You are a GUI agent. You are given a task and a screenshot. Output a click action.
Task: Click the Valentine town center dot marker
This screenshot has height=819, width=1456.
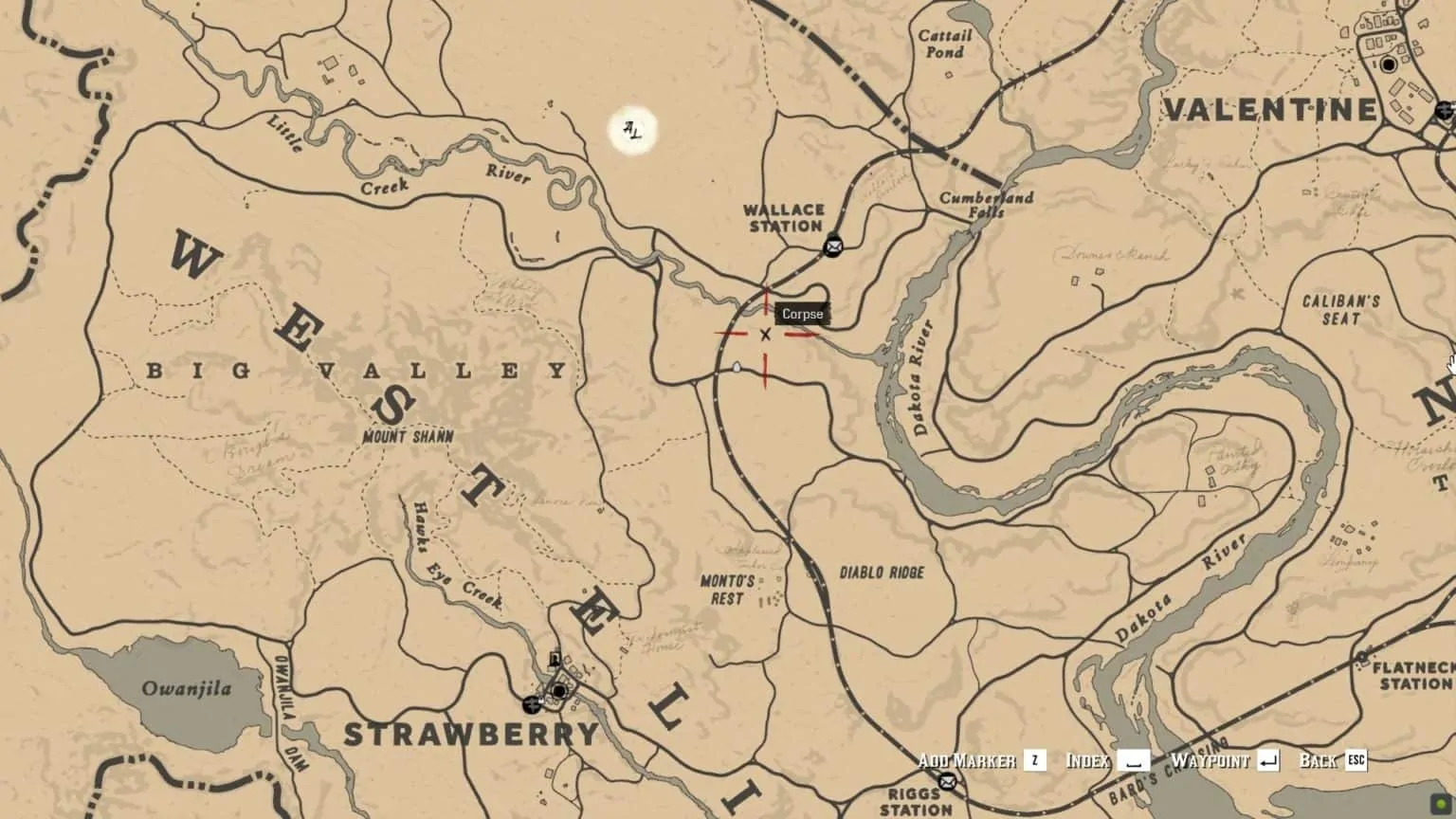click(1389, 64)
